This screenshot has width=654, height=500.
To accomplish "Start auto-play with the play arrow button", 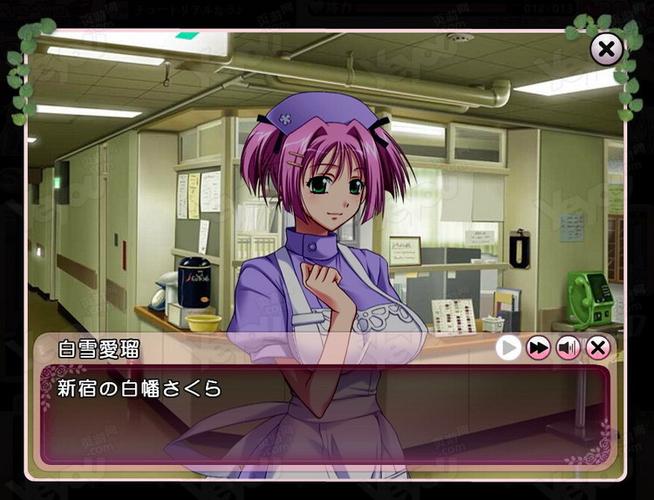I will 509,348.
